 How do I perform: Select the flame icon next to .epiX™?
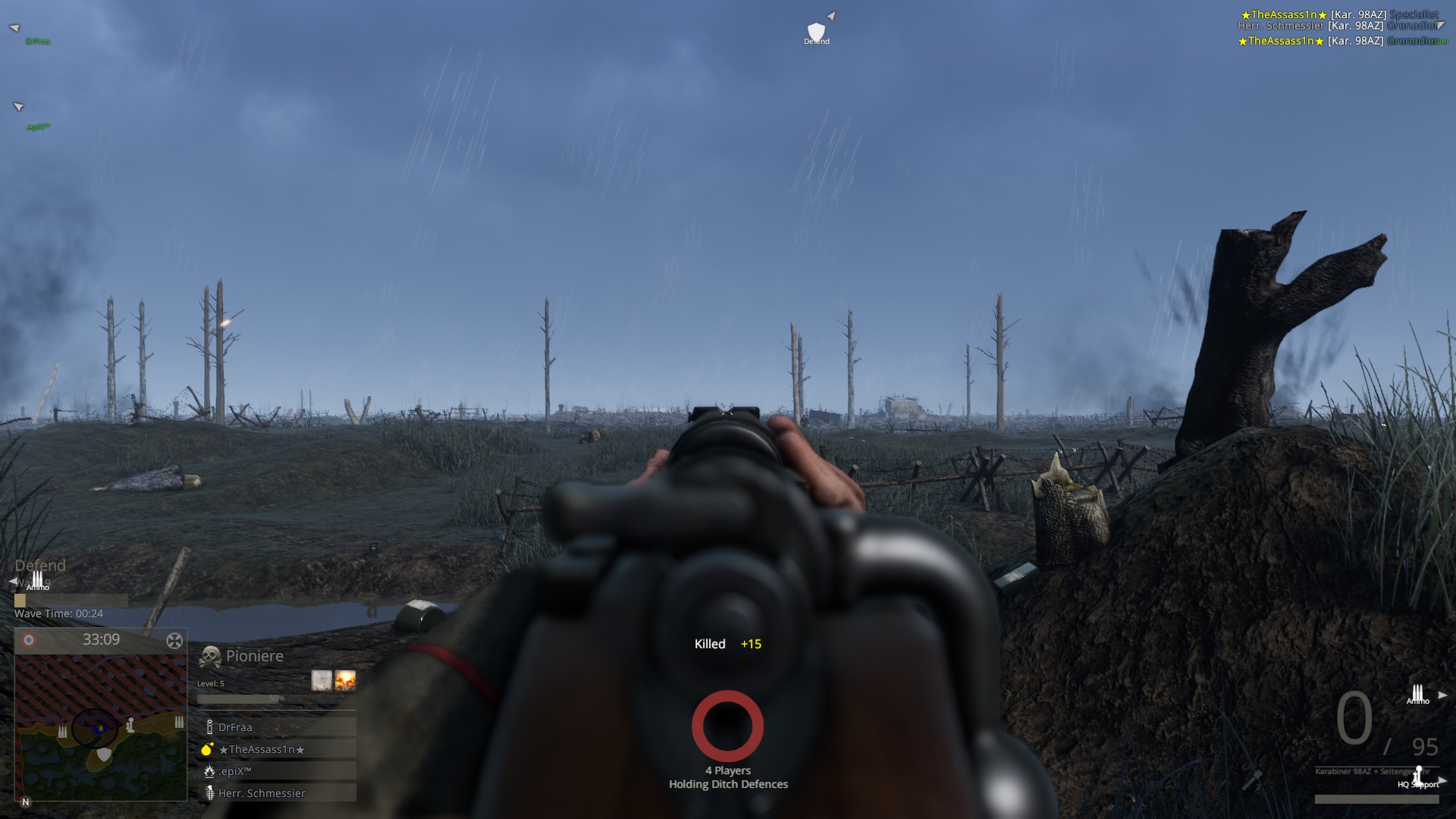point(209,771)
